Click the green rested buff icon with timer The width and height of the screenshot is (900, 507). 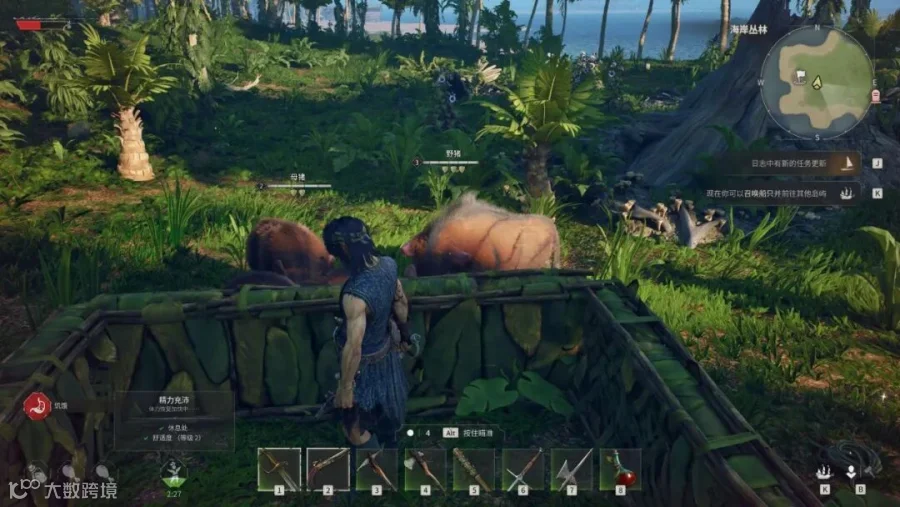click(174, 472)
